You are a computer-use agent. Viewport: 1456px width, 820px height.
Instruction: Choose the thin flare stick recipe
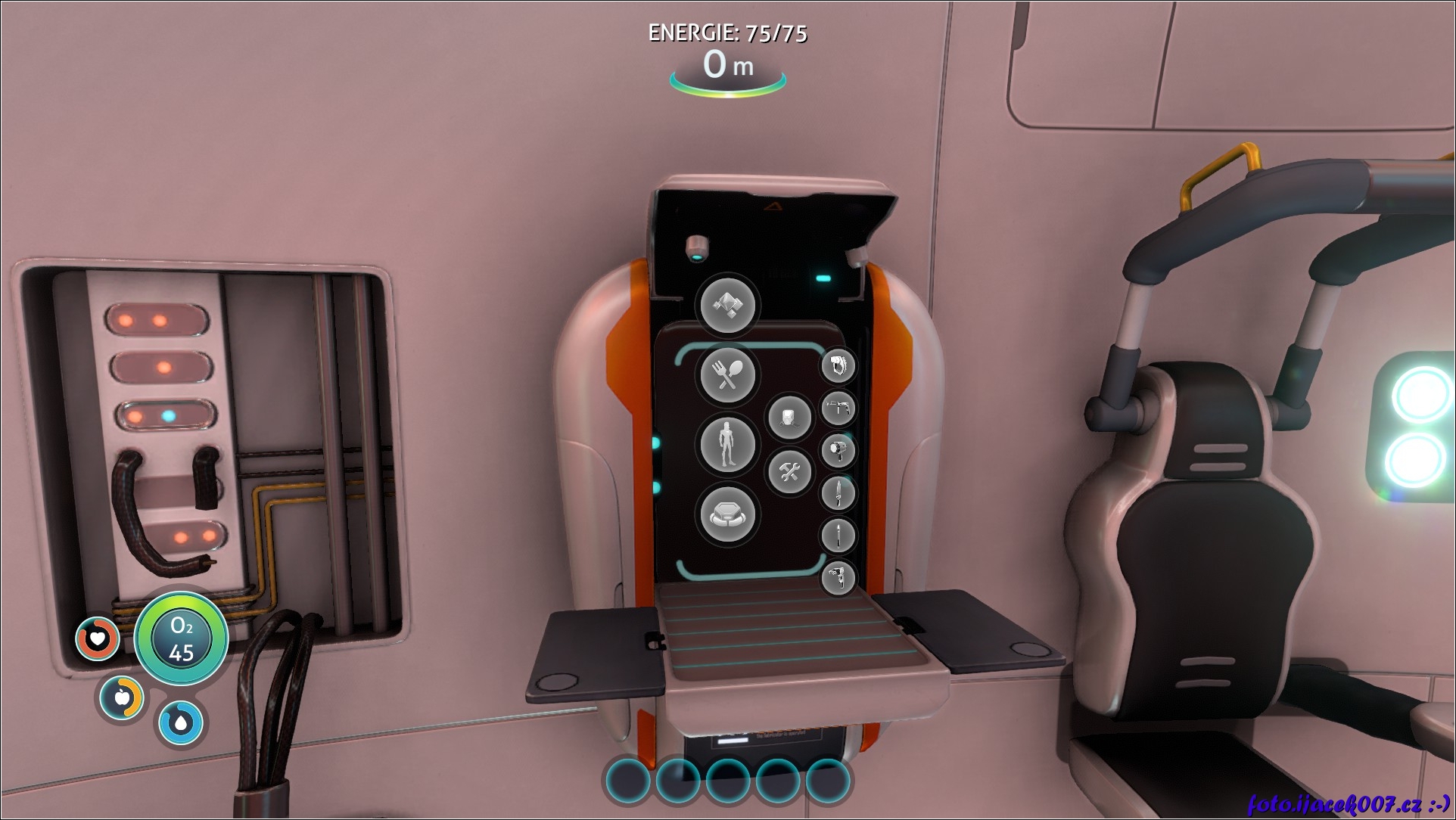click(x=838, y=536)
